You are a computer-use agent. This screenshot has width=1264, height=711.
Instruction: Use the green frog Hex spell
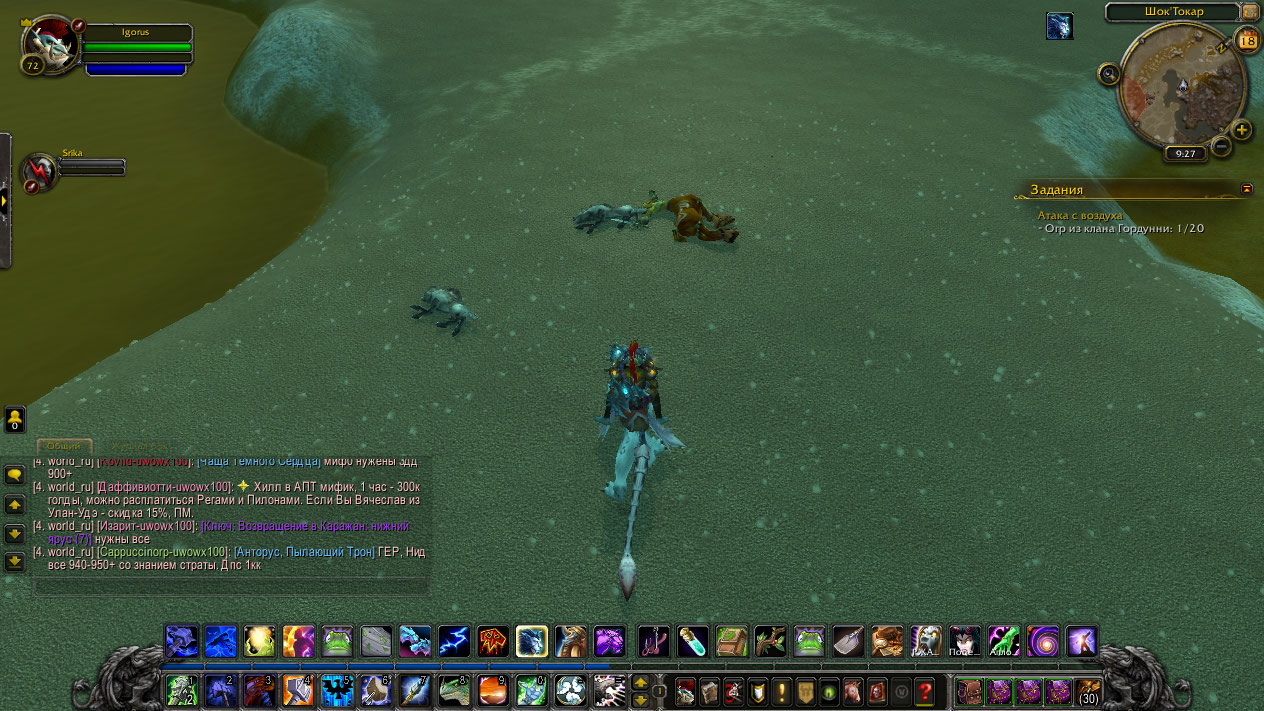336,641
